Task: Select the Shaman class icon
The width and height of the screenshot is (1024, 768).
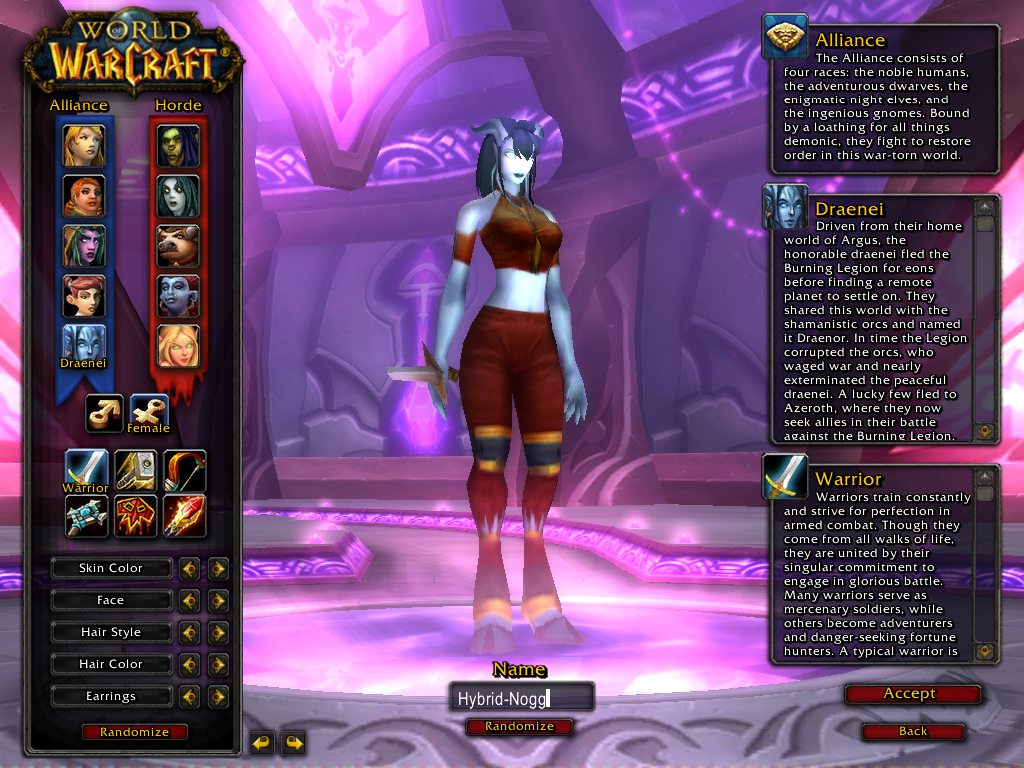Action: coord(134,516)
